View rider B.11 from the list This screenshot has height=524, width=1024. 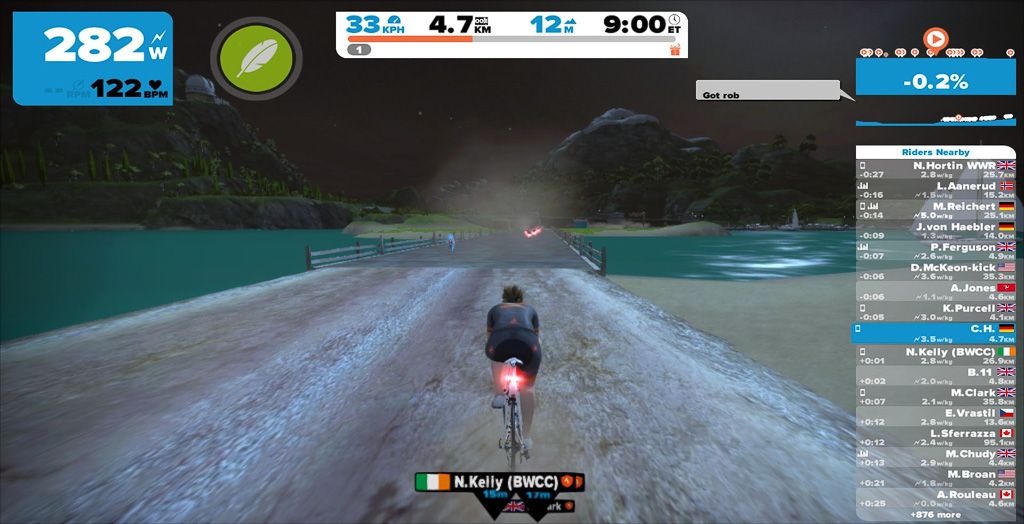tap(935, 376)
